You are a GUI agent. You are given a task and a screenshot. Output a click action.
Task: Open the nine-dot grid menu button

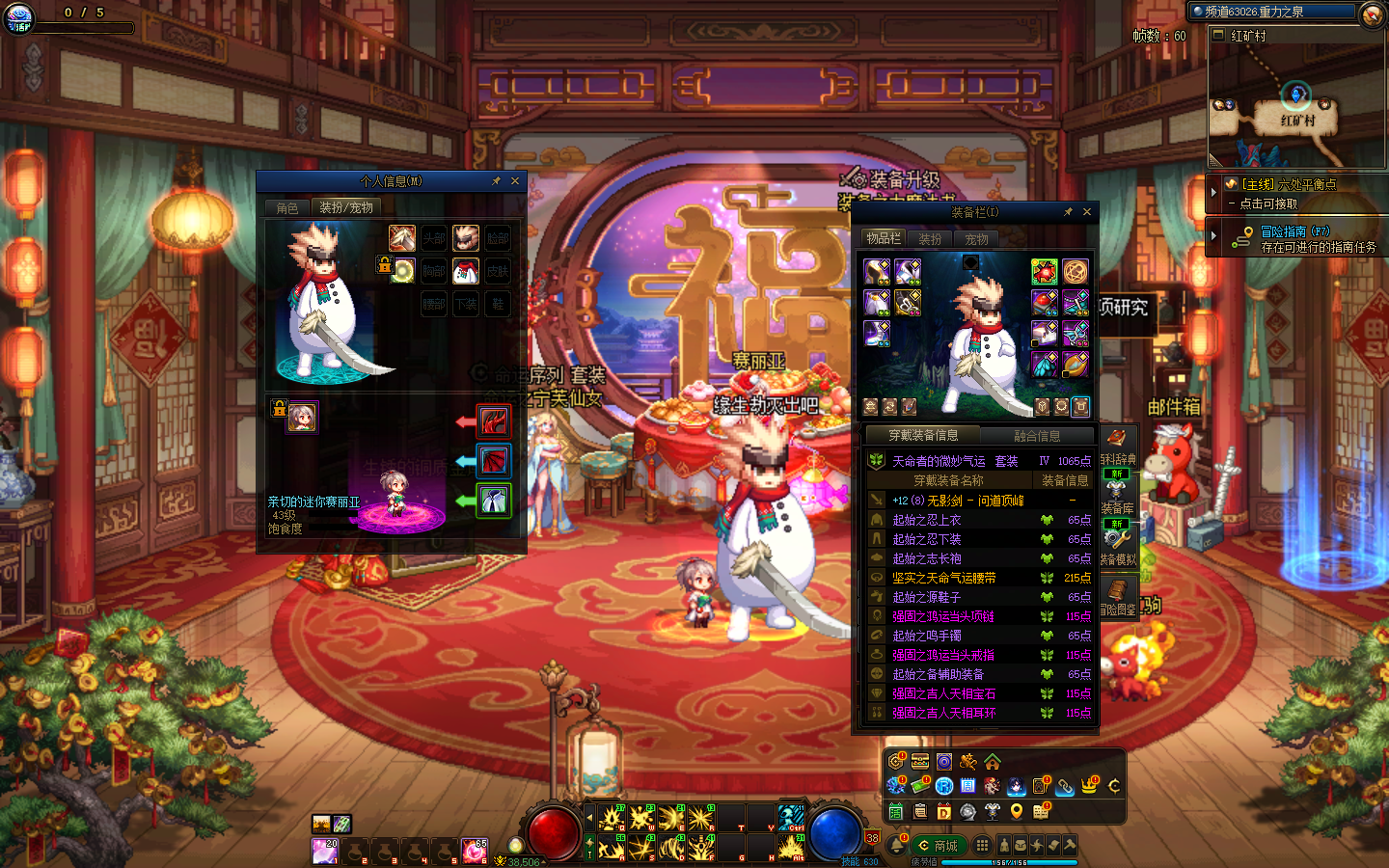(982, 846)
